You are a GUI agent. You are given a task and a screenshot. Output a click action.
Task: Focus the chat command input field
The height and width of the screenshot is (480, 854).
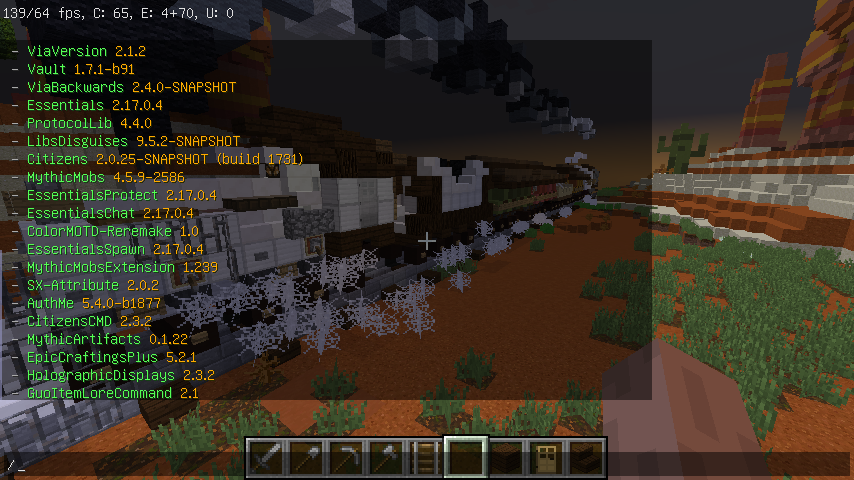(x=120, y=466)
